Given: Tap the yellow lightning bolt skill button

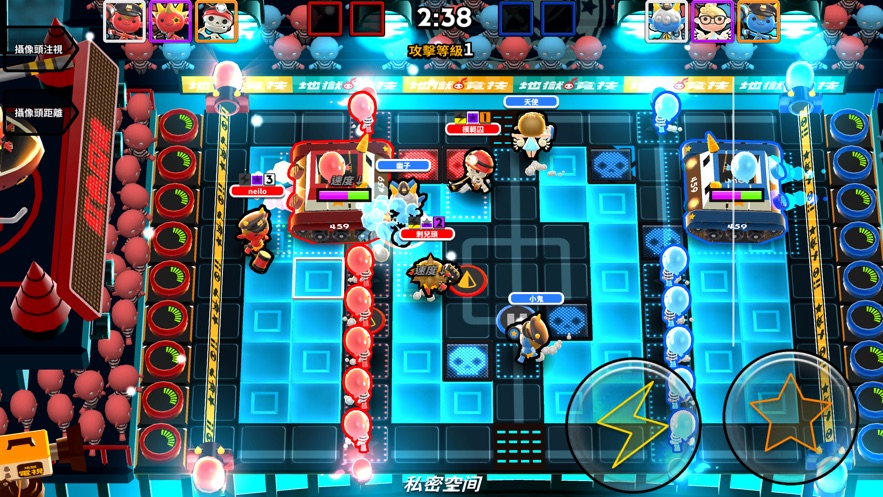Looking at the screenshot, I should [x=632, y=419].
